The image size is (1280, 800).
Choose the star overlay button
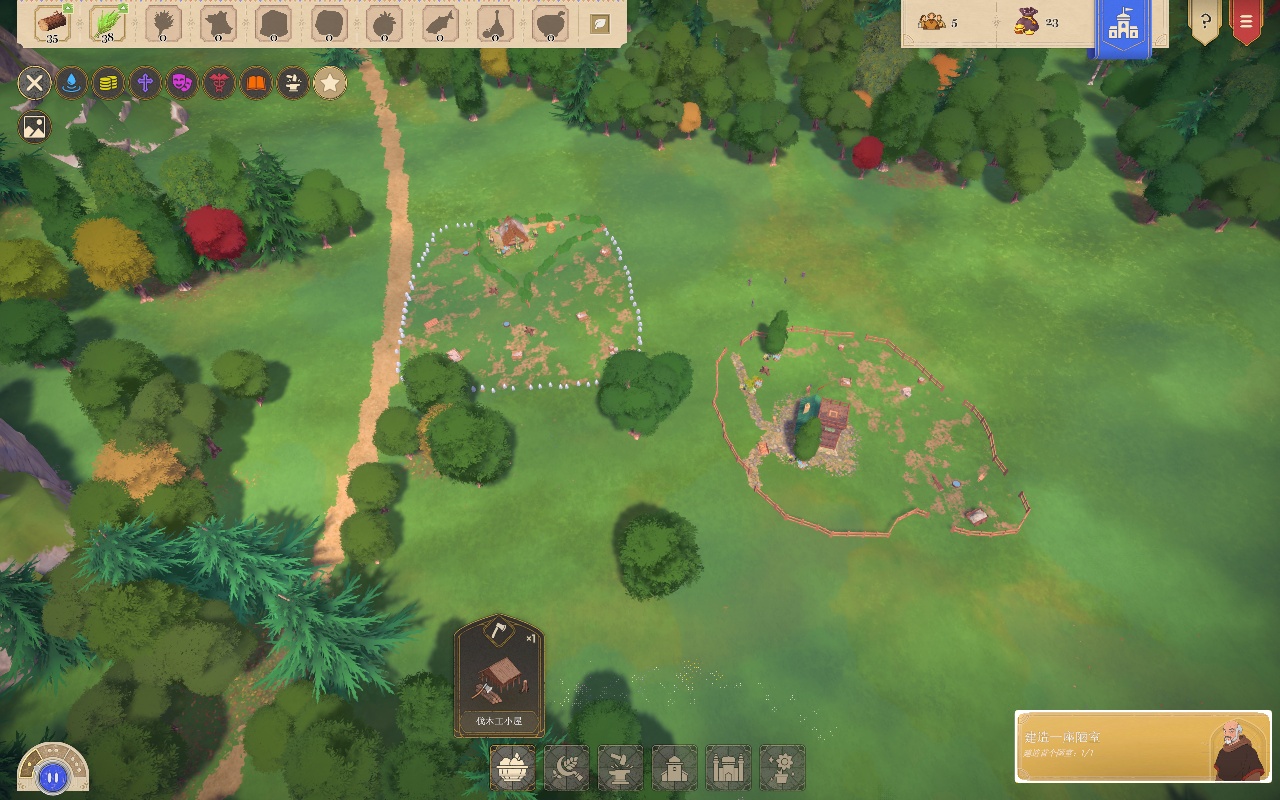[330, 83]
